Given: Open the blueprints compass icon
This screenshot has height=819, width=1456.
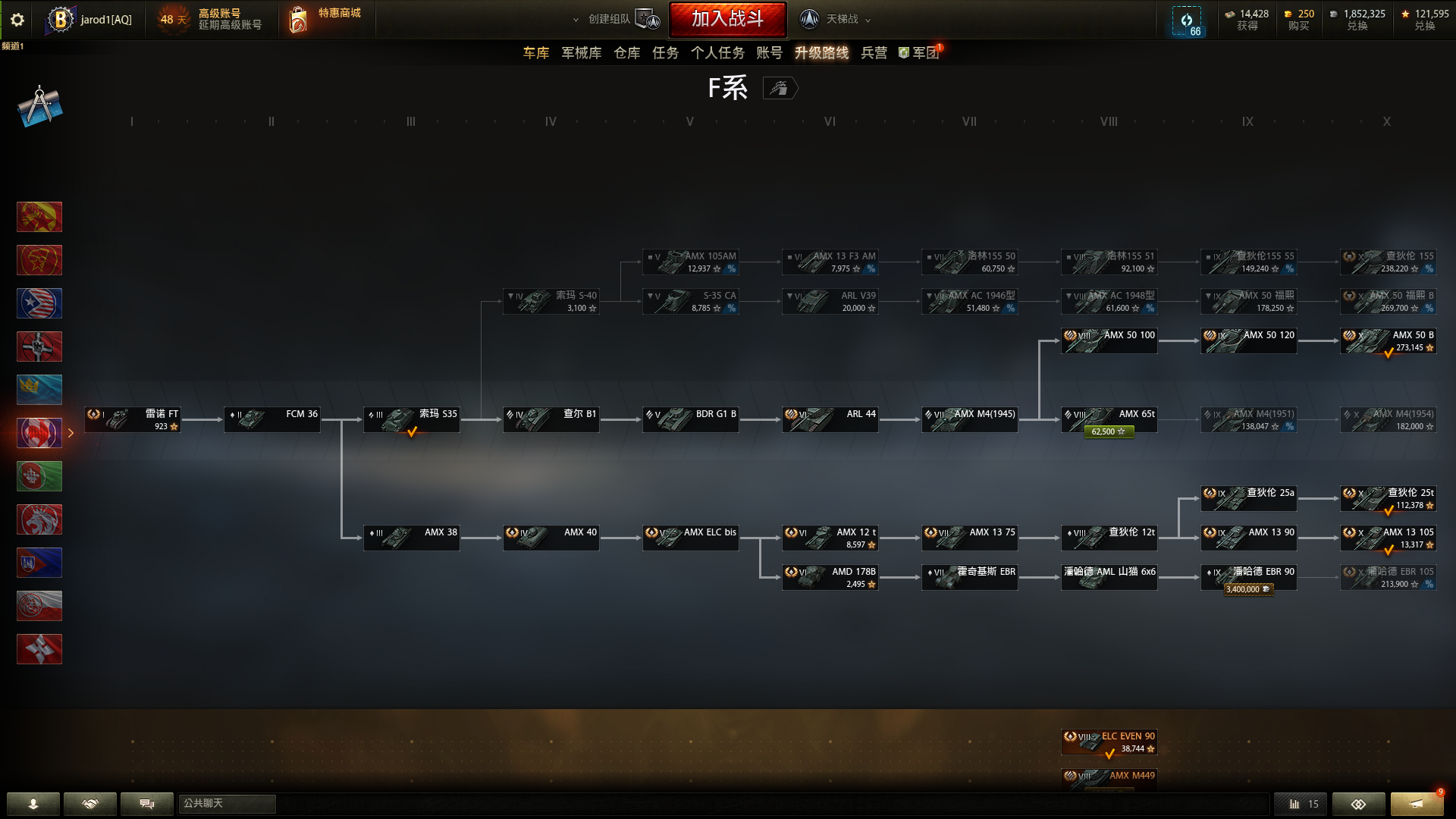Looking at the screenshot, I should [x=39, y=106].
